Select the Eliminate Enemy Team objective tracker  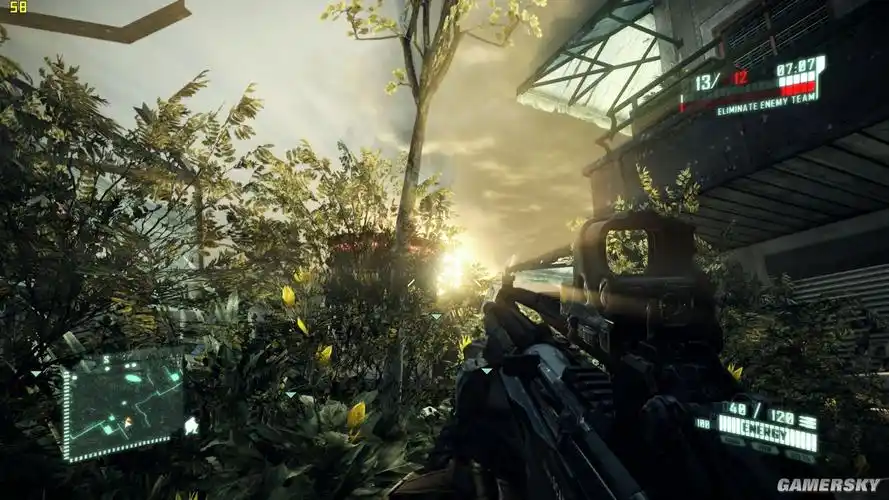tap(766, 108)
